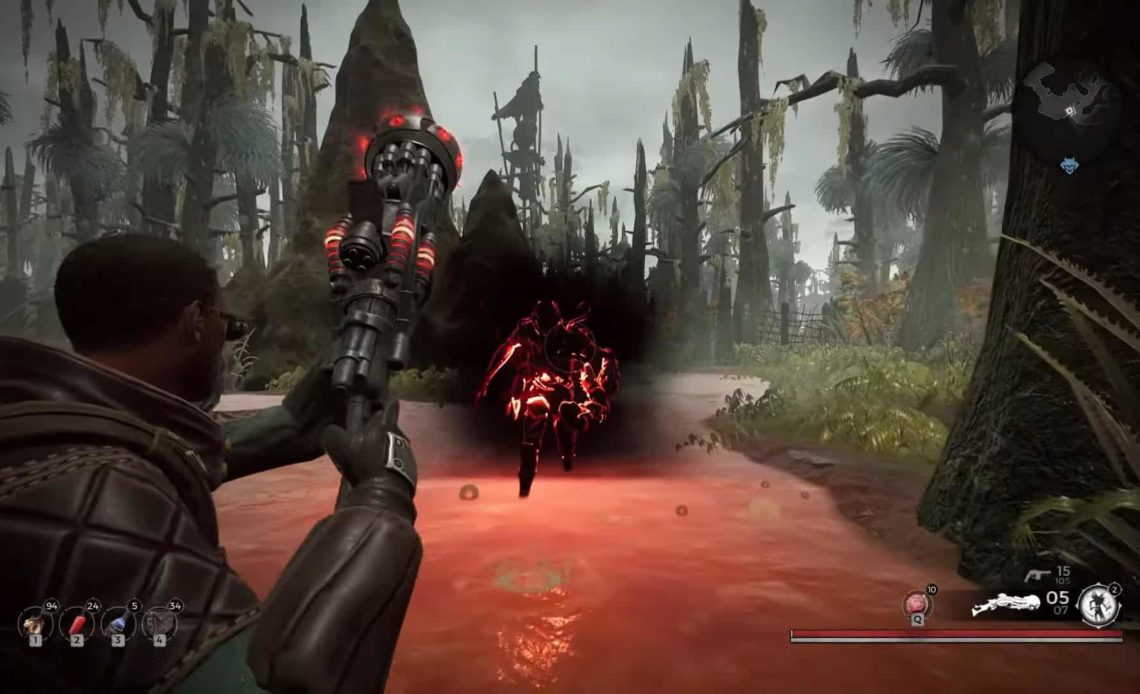Image resolution: width=1140 pixels, height=694 pixels.
Task: Use the red stick consumable slot
Action: click(x=77, y=624)
